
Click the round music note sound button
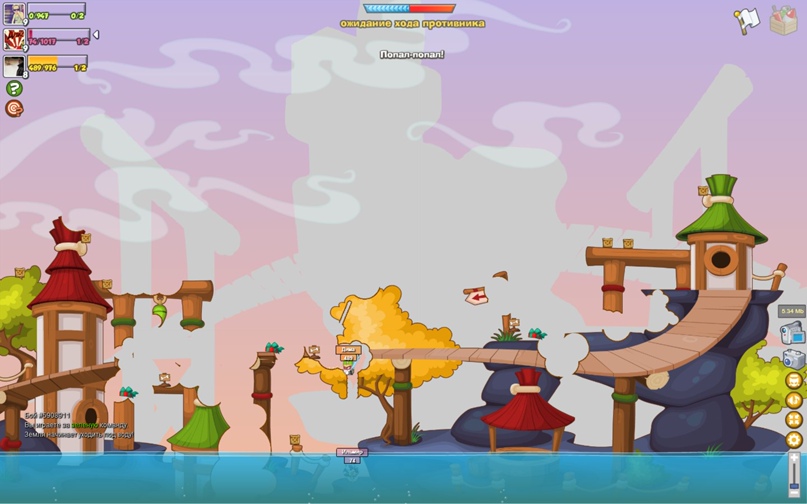[x=794, y=400]
